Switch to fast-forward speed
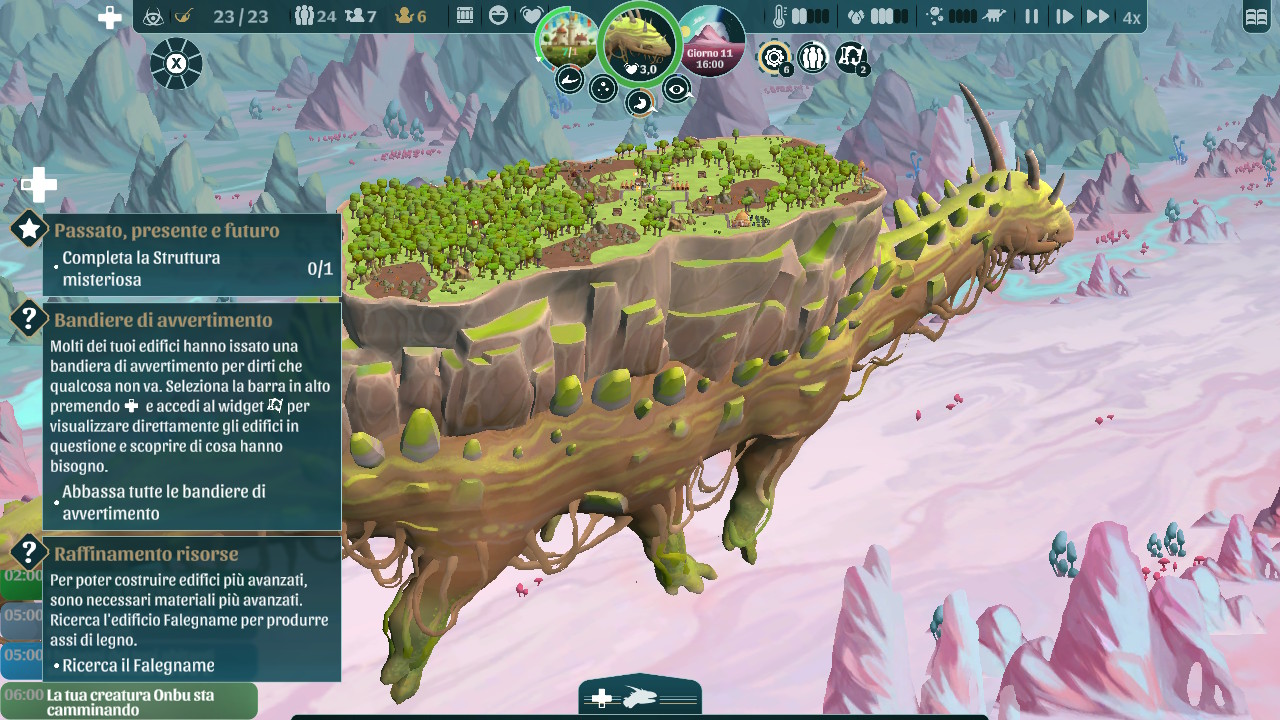Screen dimensions: 1280x720 click(x=1098, y=17)
